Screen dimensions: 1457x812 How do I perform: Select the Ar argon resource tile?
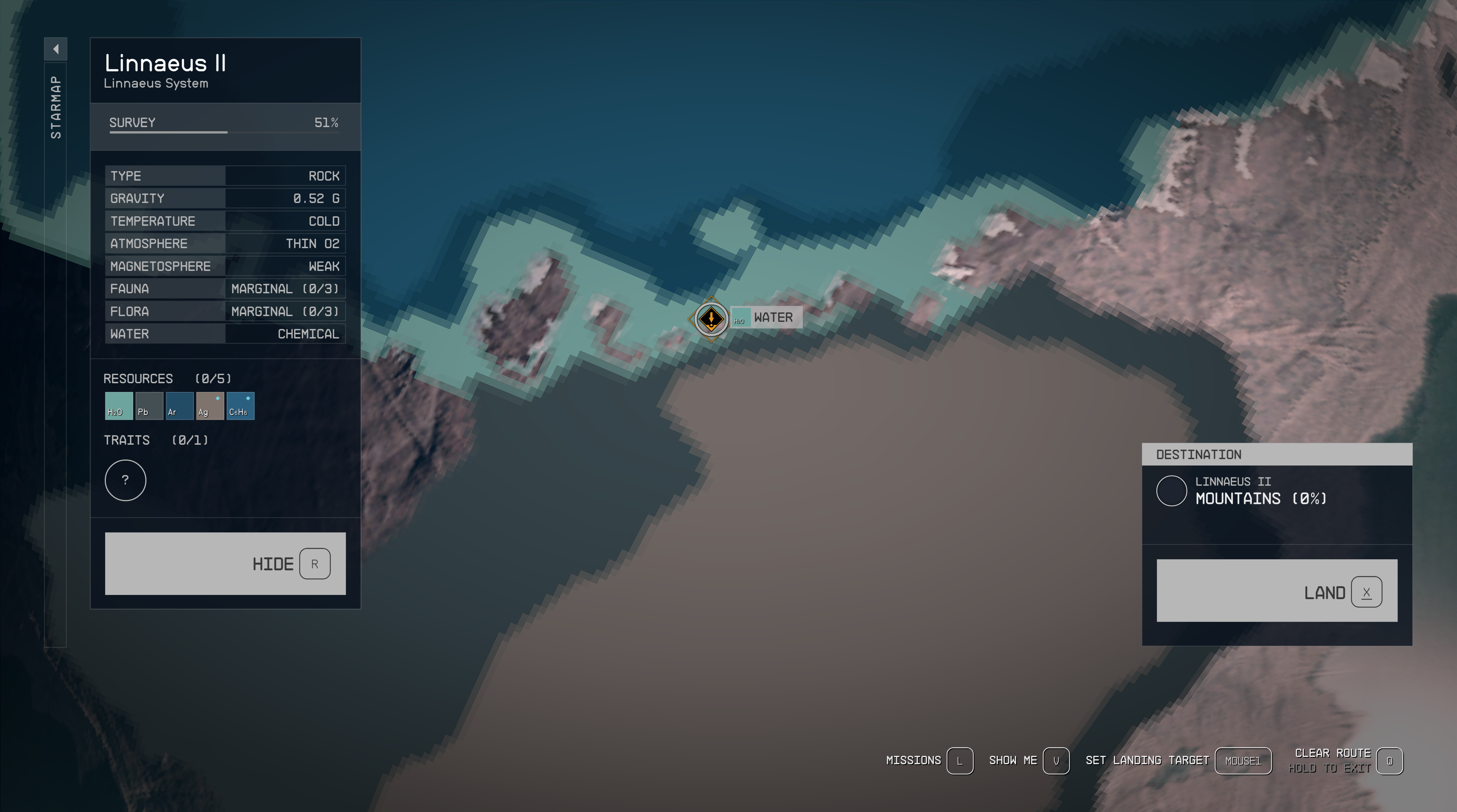(180, 406)
